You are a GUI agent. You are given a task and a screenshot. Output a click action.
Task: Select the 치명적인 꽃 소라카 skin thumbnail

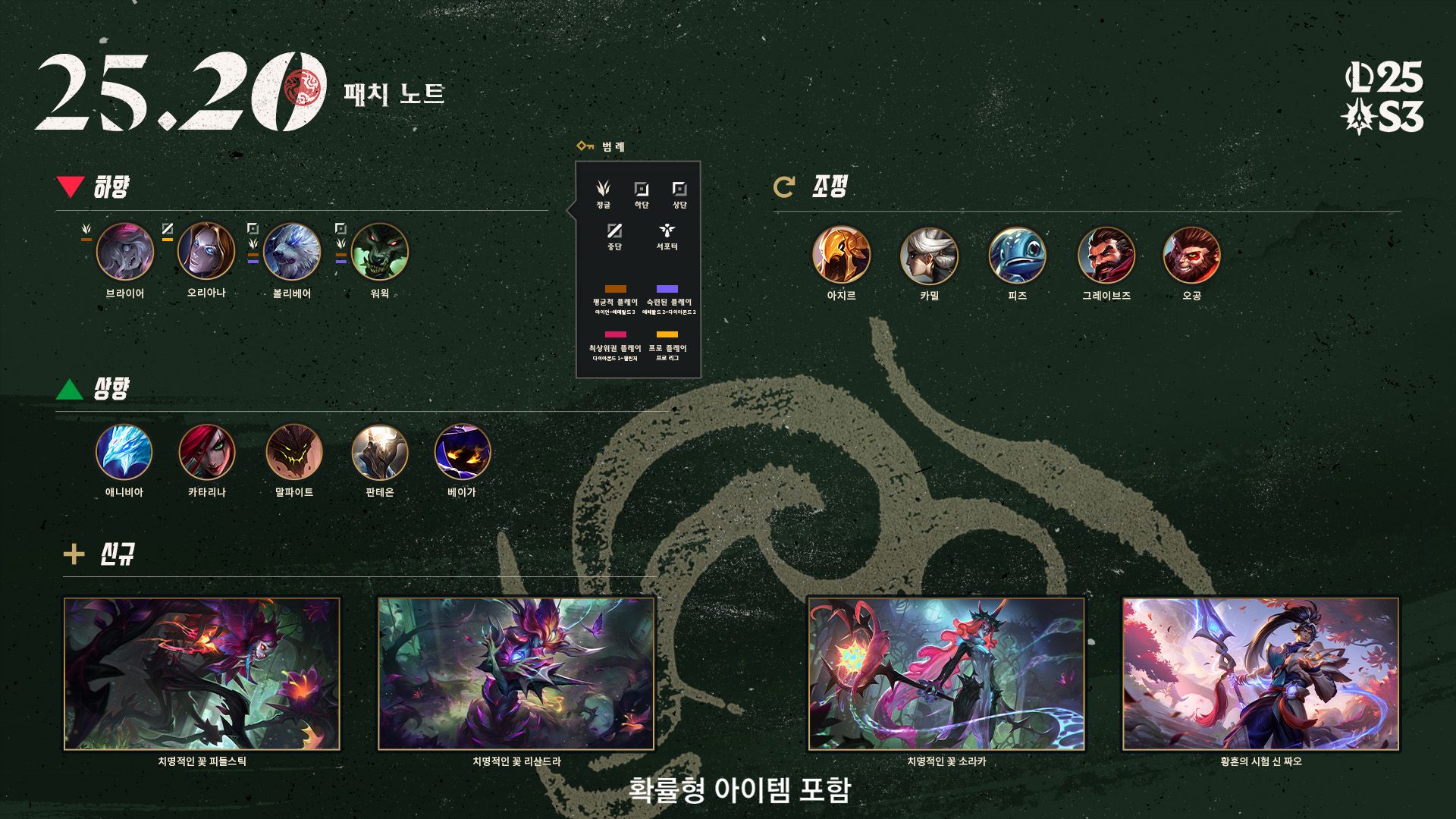pos(946,673)
